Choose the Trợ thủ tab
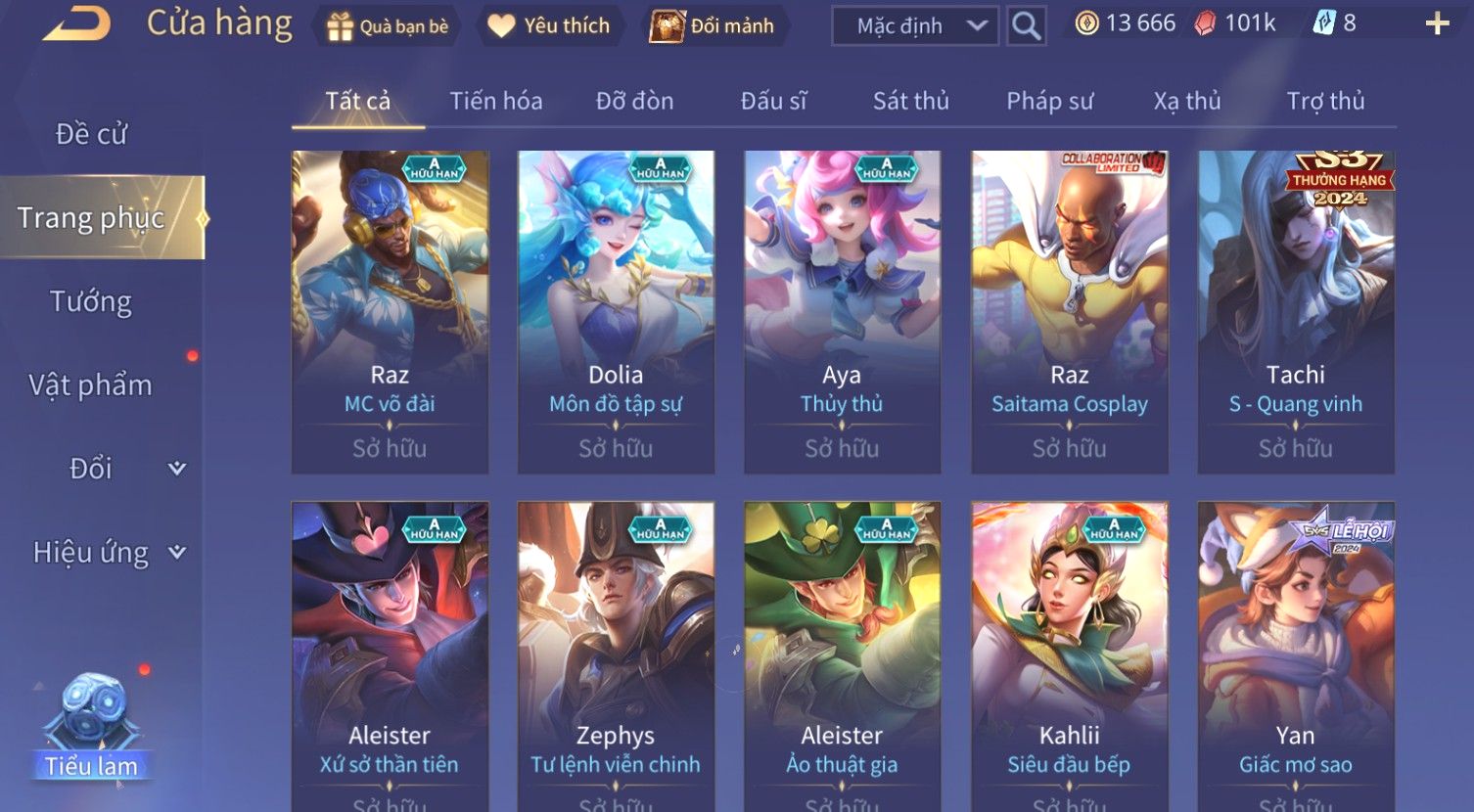 tap(1325, 101)
